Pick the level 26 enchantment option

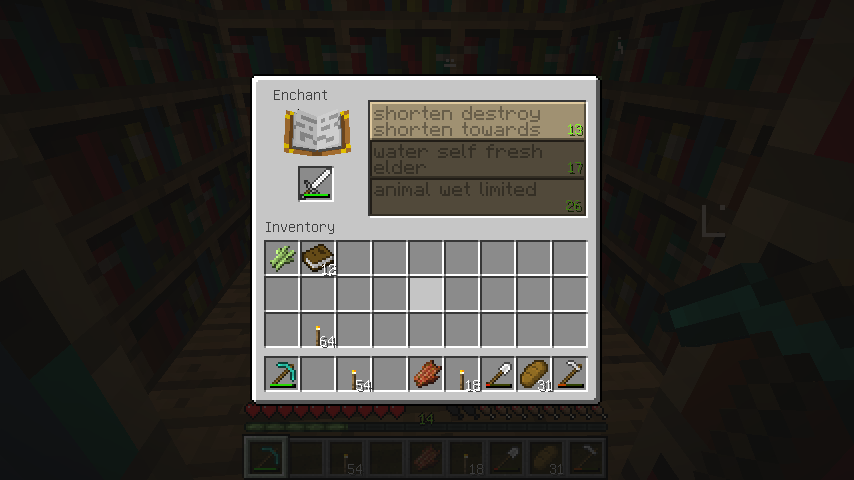477,197
